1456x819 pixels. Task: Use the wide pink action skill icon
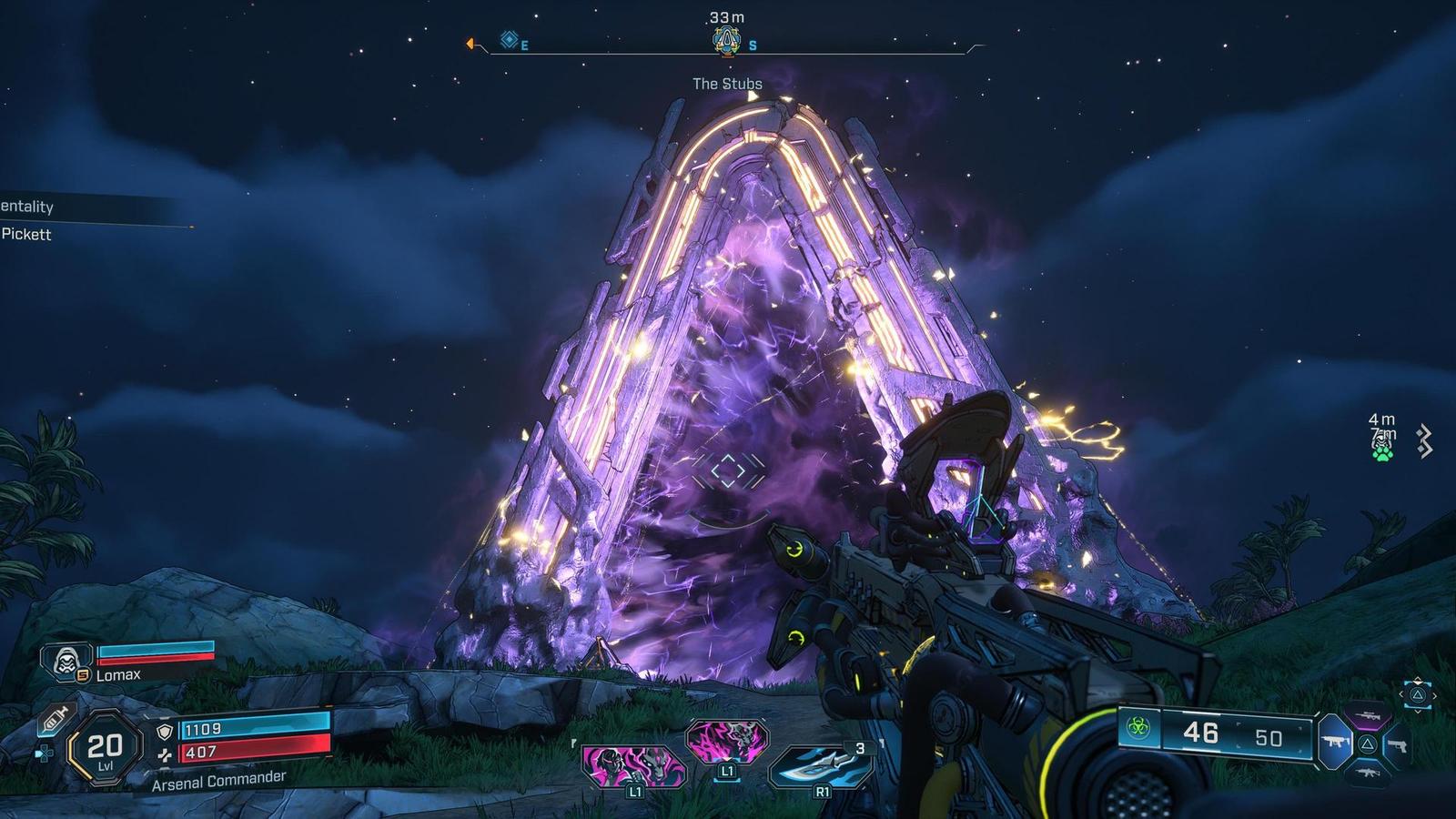[634, 764]
